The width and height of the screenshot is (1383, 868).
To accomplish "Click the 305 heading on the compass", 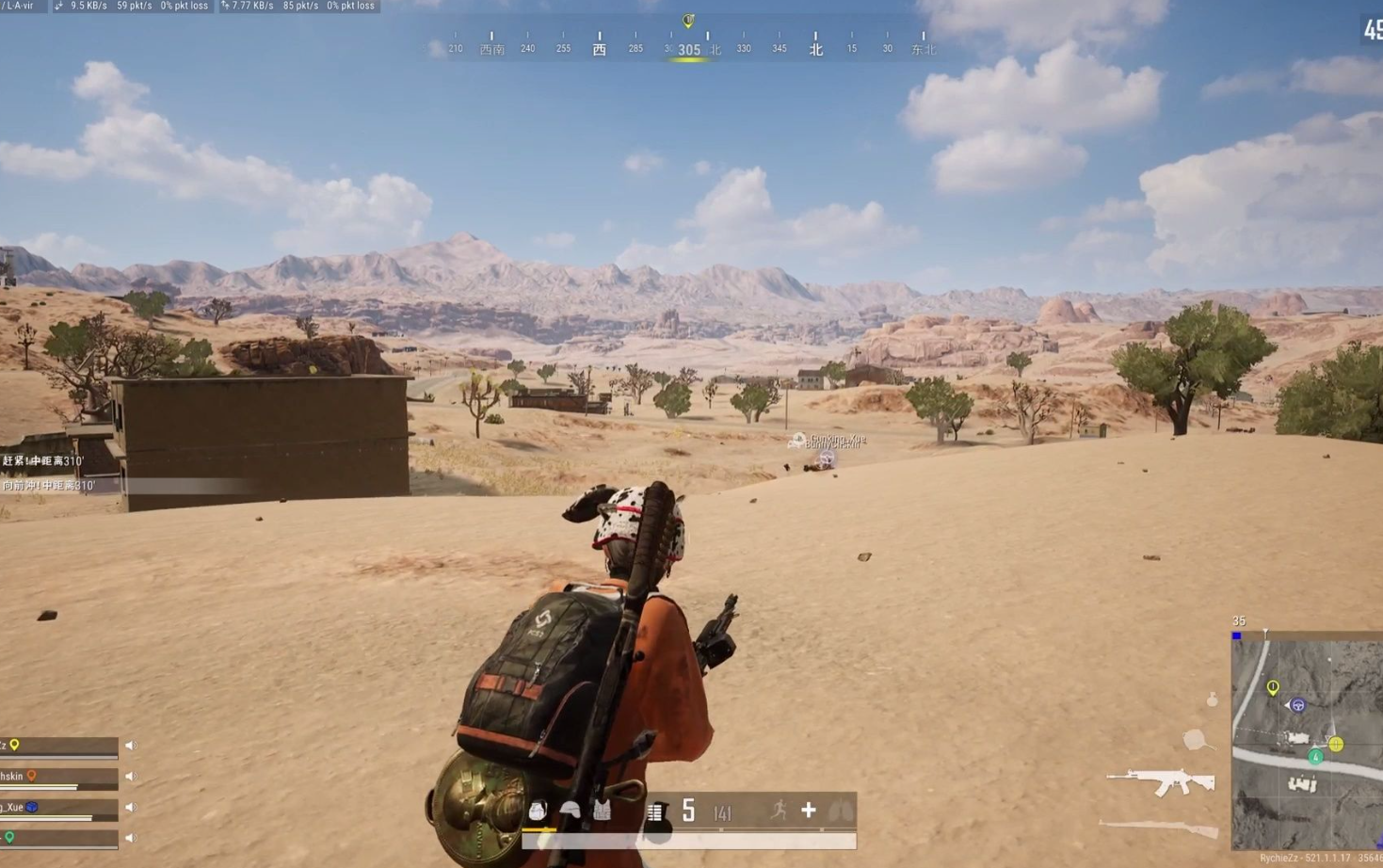I will [x=689, y=50].
